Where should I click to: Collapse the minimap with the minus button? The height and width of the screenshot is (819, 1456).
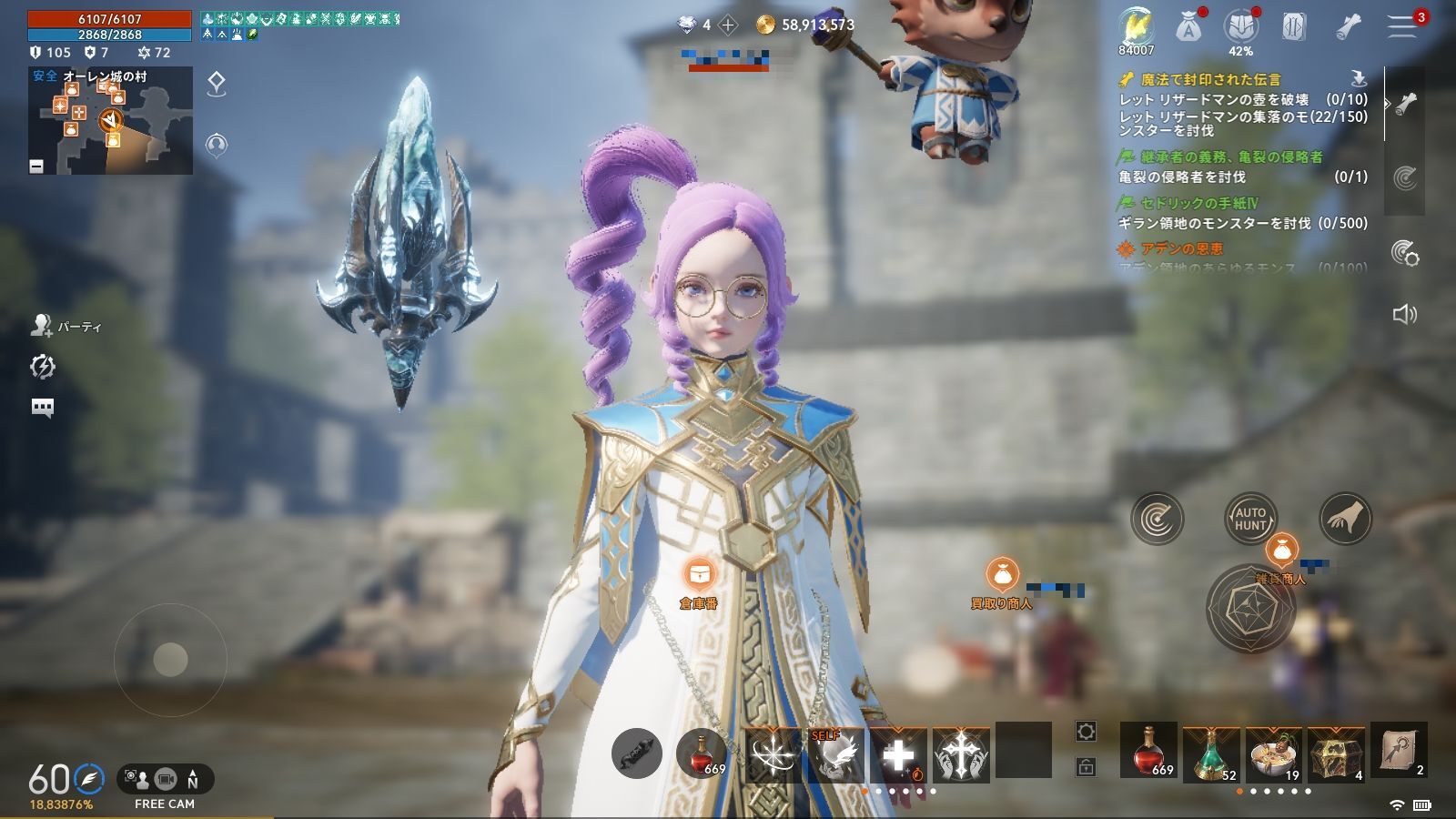point(36,166)
